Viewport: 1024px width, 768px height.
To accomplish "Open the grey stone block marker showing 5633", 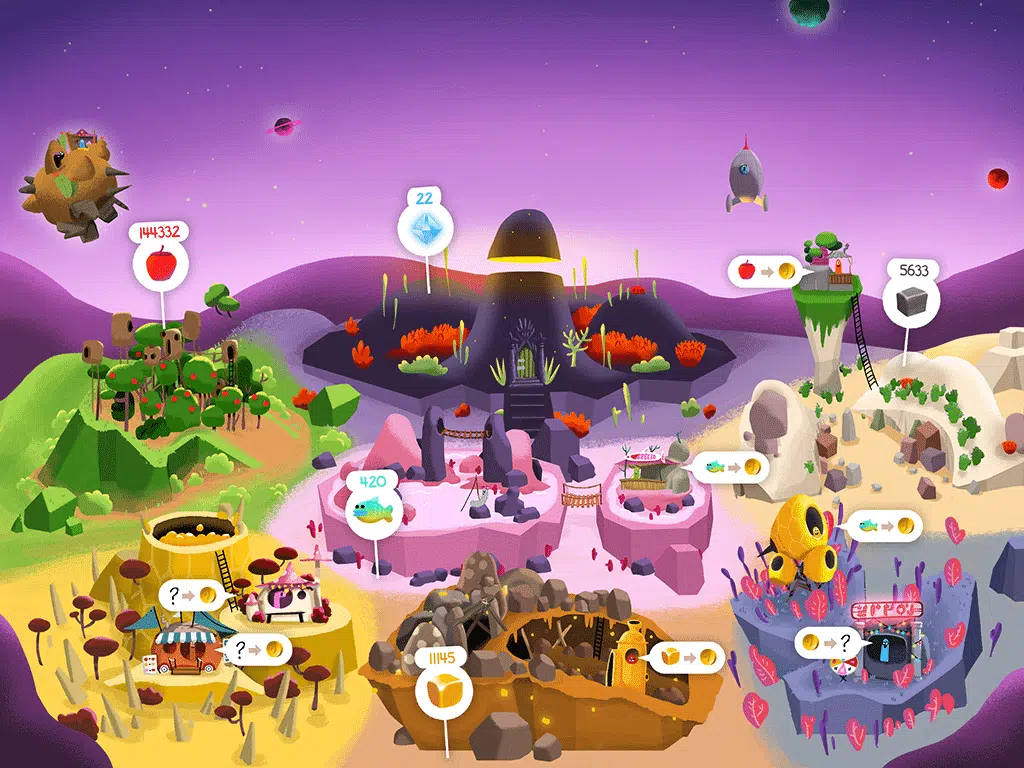I will click(x=909, y=301).
